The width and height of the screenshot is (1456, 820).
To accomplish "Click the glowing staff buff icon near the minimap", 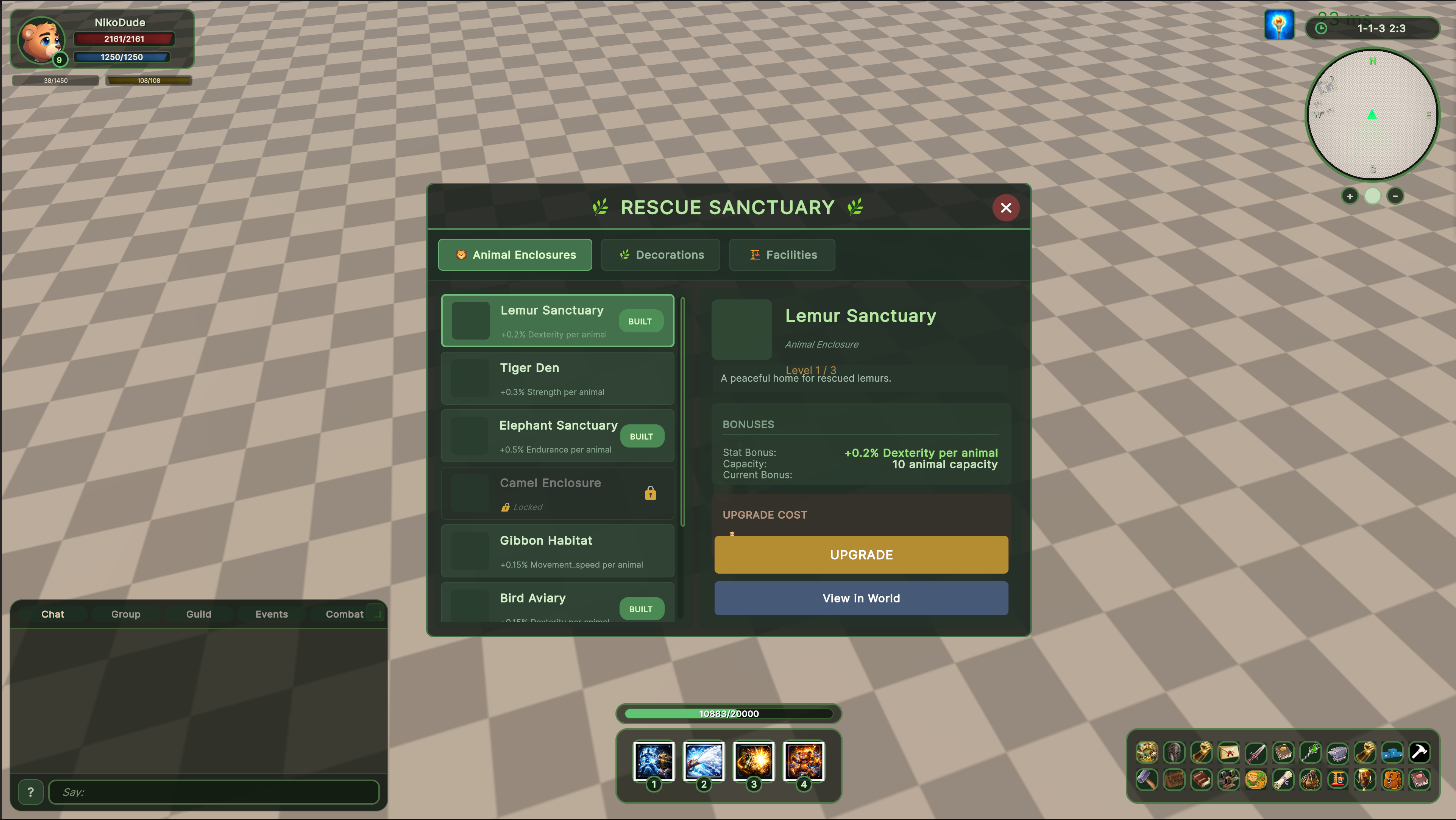I will [x=1279, y=24].
